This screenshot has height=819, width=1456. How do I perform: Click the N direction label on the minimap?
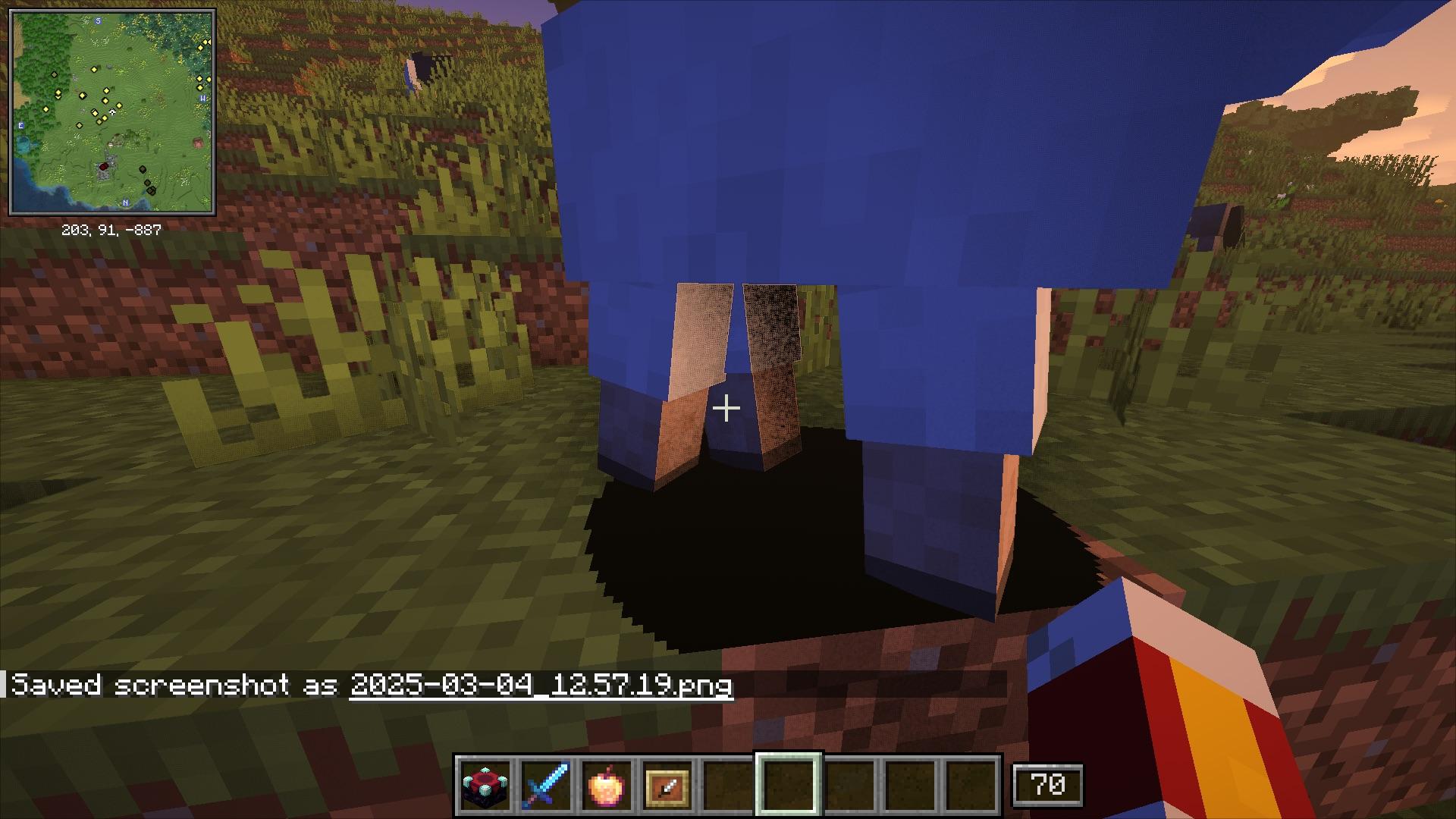pos(126,202)
